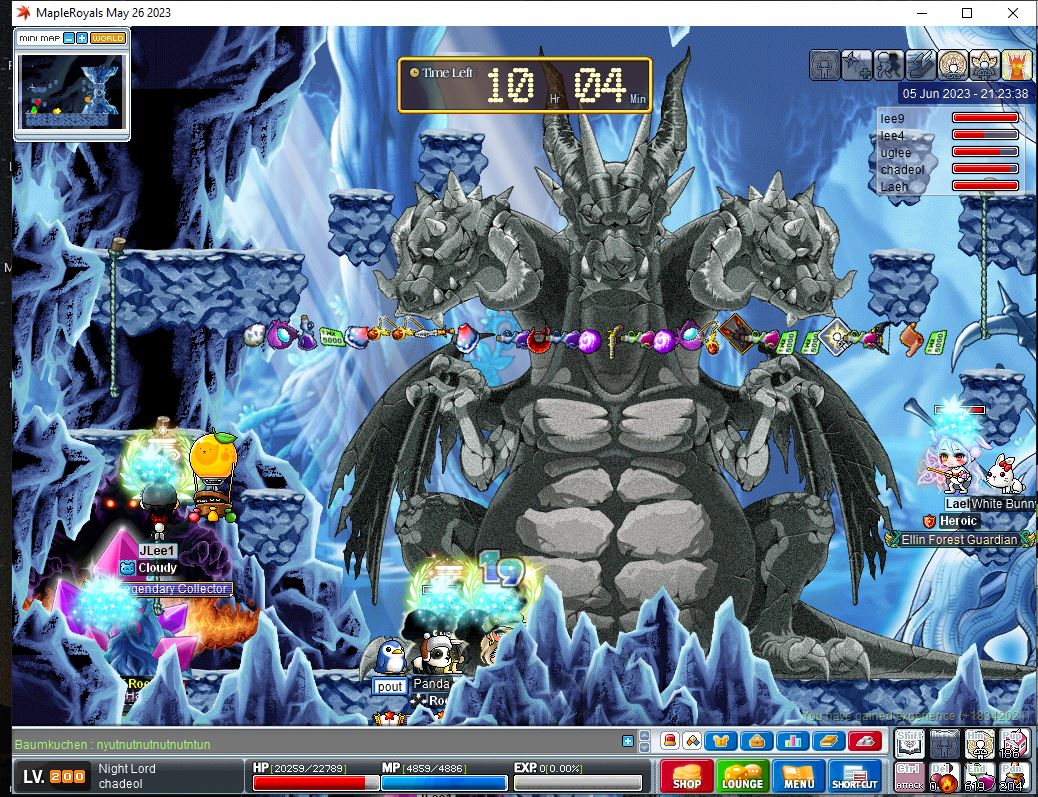The image size is (1038, 797).
Task: Maximize the MapleRoyals window
Action: [967, 13]
